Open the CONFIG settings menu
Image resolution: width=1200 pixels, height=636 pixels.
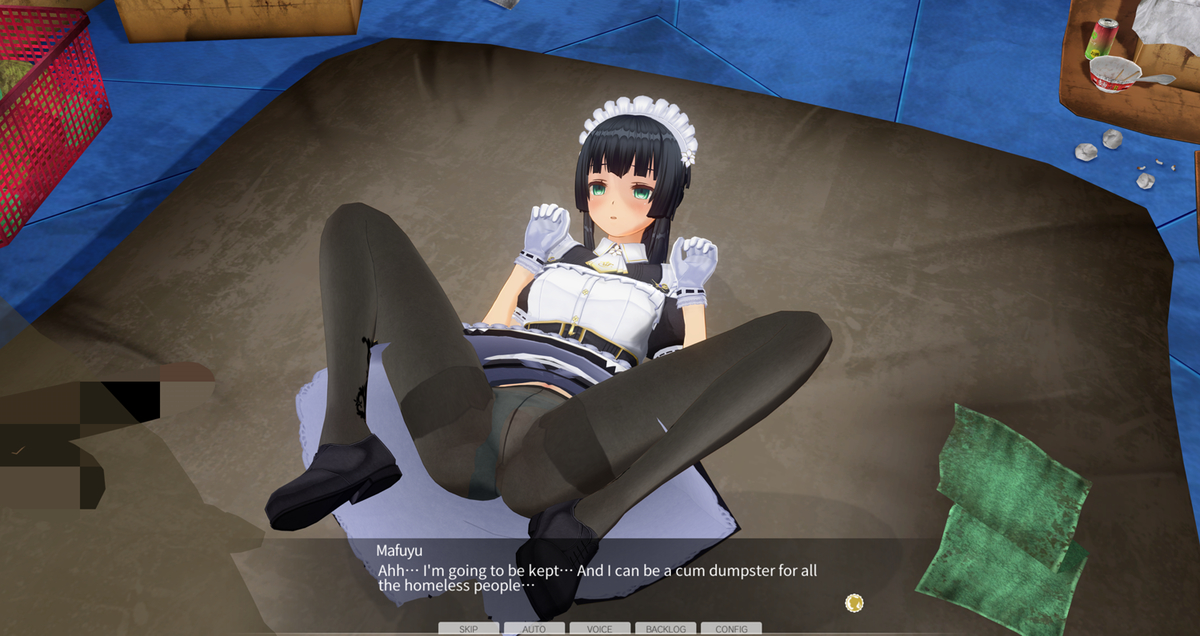(x=731, y=629)
